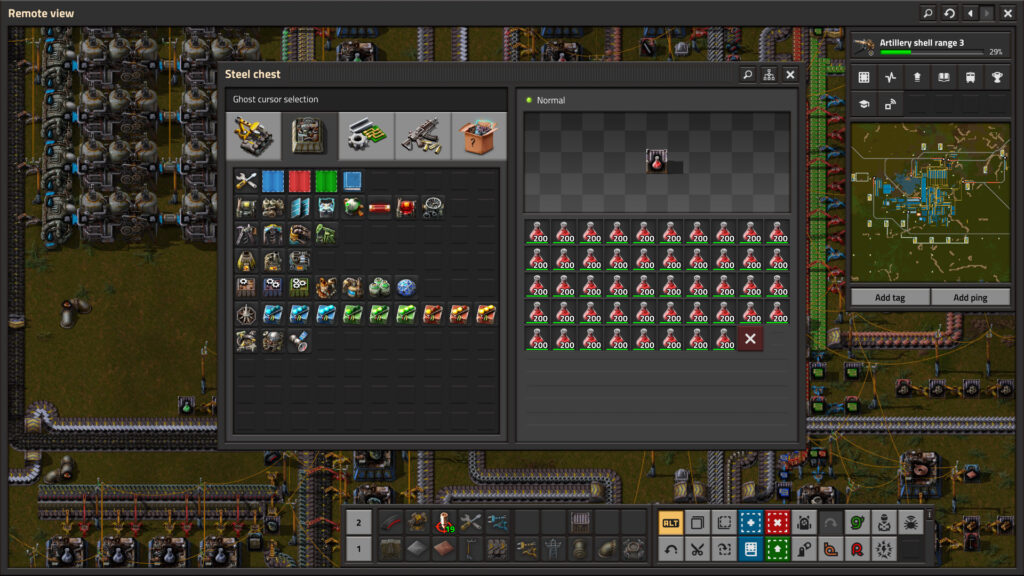Click the Add ping button

pyautogui.click(x=970, y=297)
